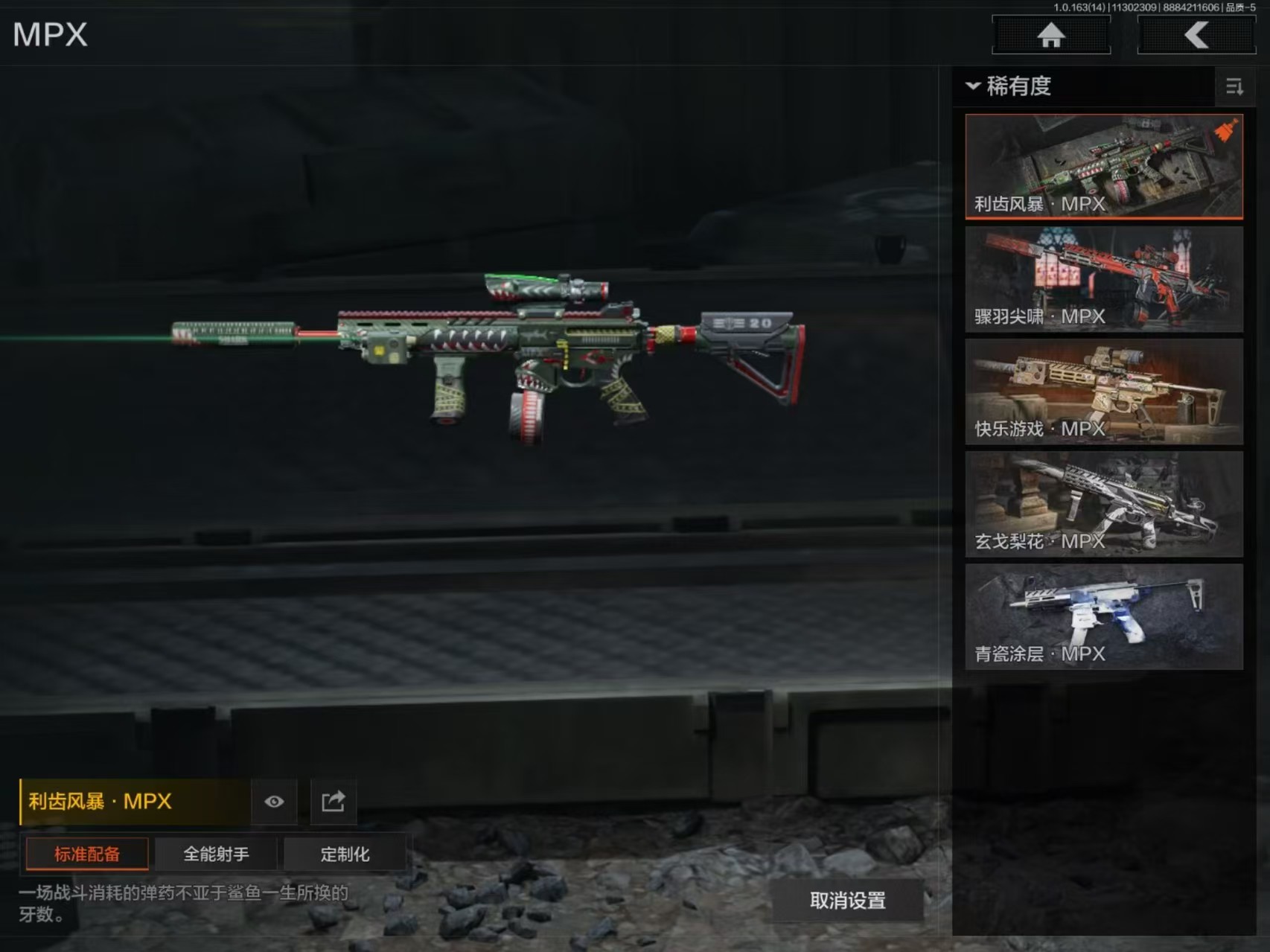Click the back arrow button
This screenshot has width=1270, height=952.
(1196, 35)
